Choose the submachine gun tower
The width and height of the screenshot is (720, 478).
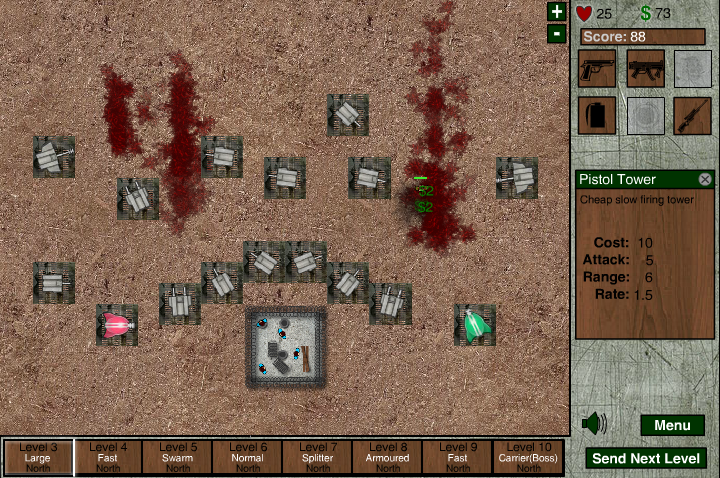click(x=645, y=68)
